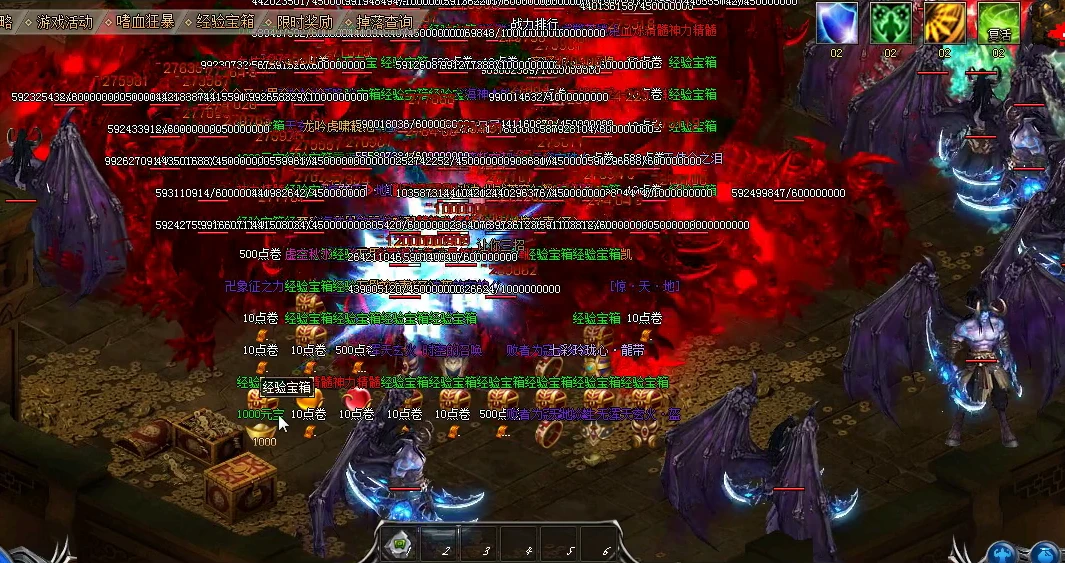
Task: Activate the 复活 revive skill icon
Action: coord(997,23)
